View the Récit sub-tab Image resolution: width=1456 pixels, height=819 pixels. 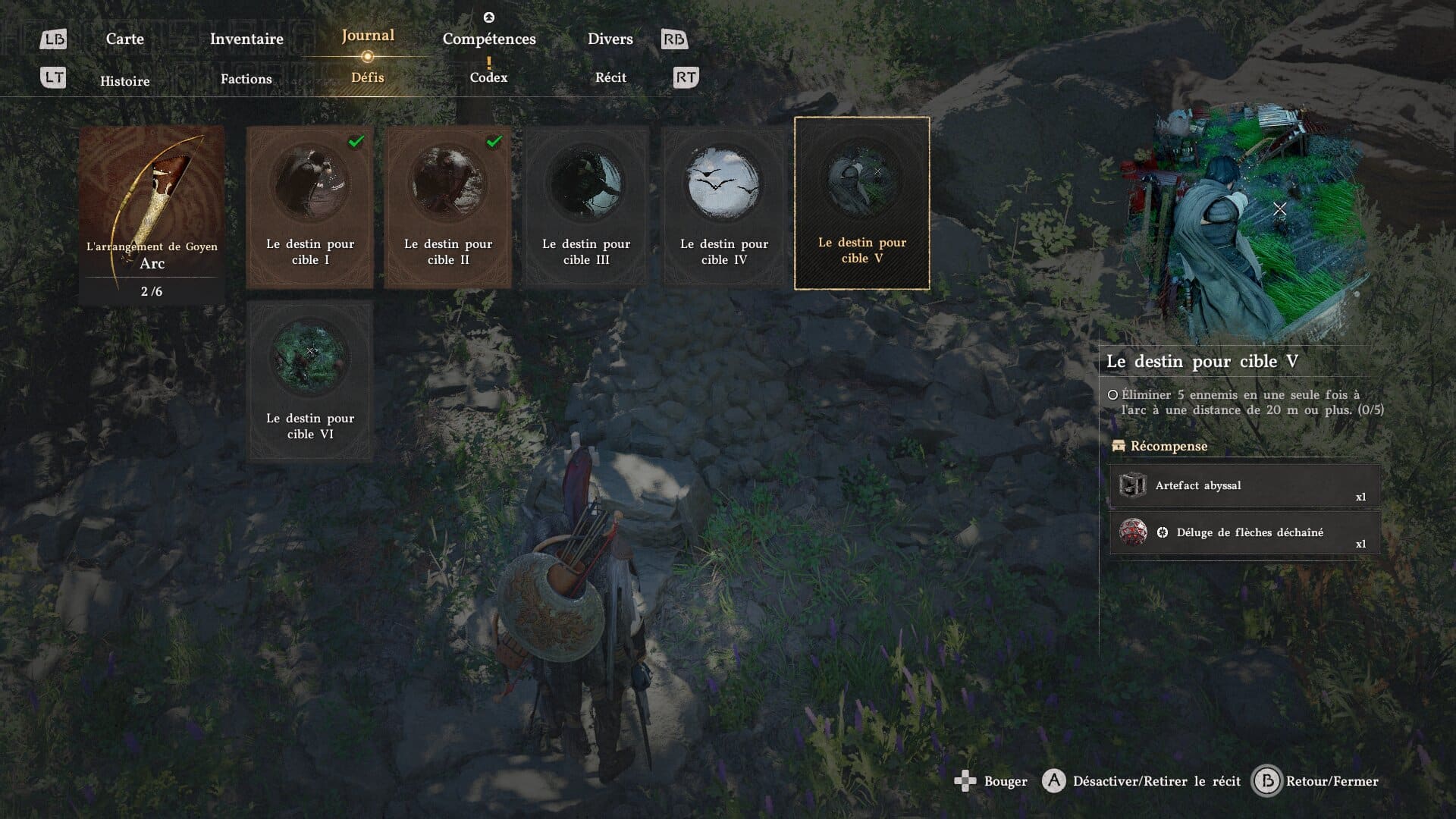(610, 77)
